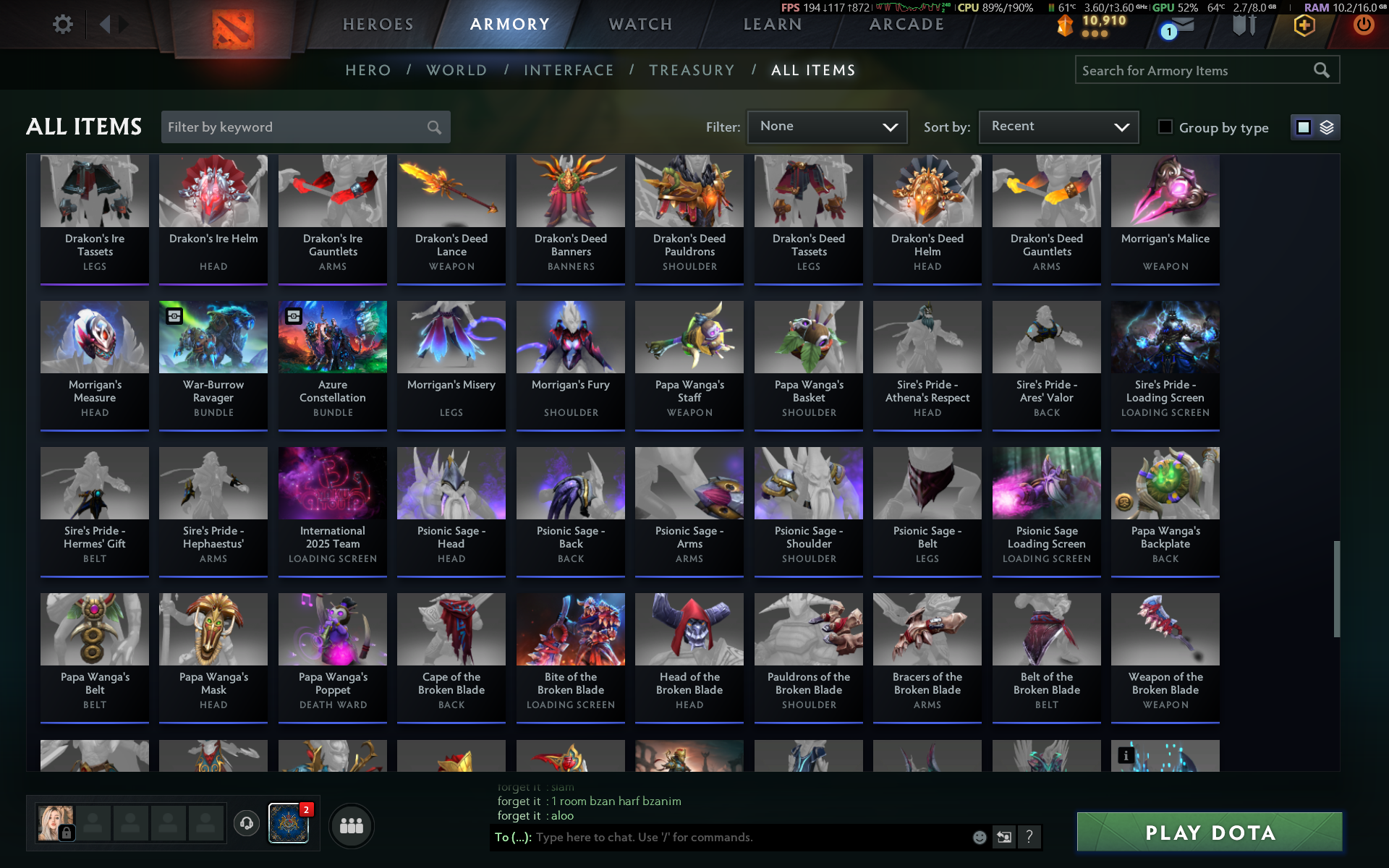Image resolution: width=1389 pixels, height=868 pixels.
Task: Toggle the Group by type checkbox
Action: [x=1165, y=127]
